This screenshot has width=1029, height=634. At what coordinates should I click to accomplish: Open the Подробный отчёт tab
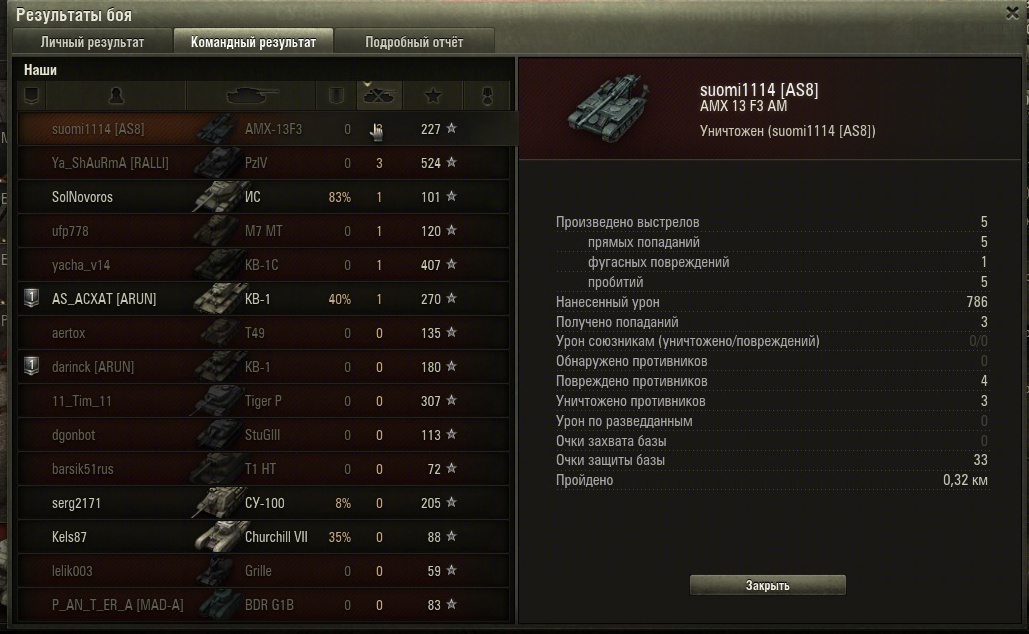pos(413,42)
